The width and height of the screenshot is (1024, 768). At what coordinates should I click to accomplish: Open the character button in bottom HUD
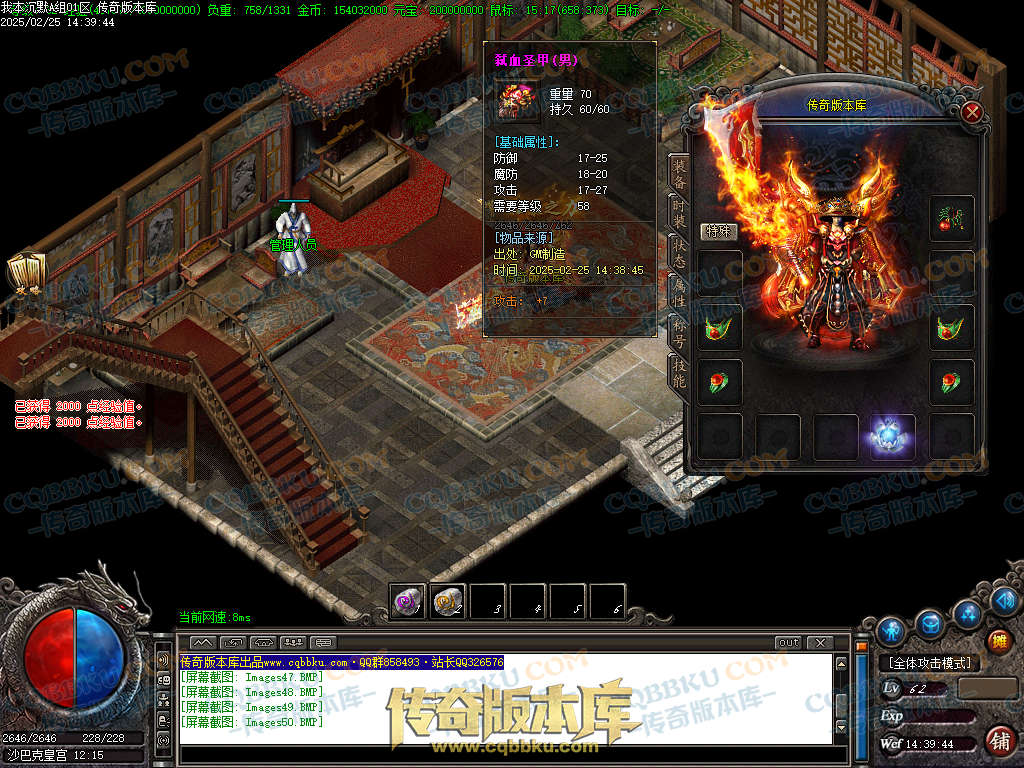(890, 630)
